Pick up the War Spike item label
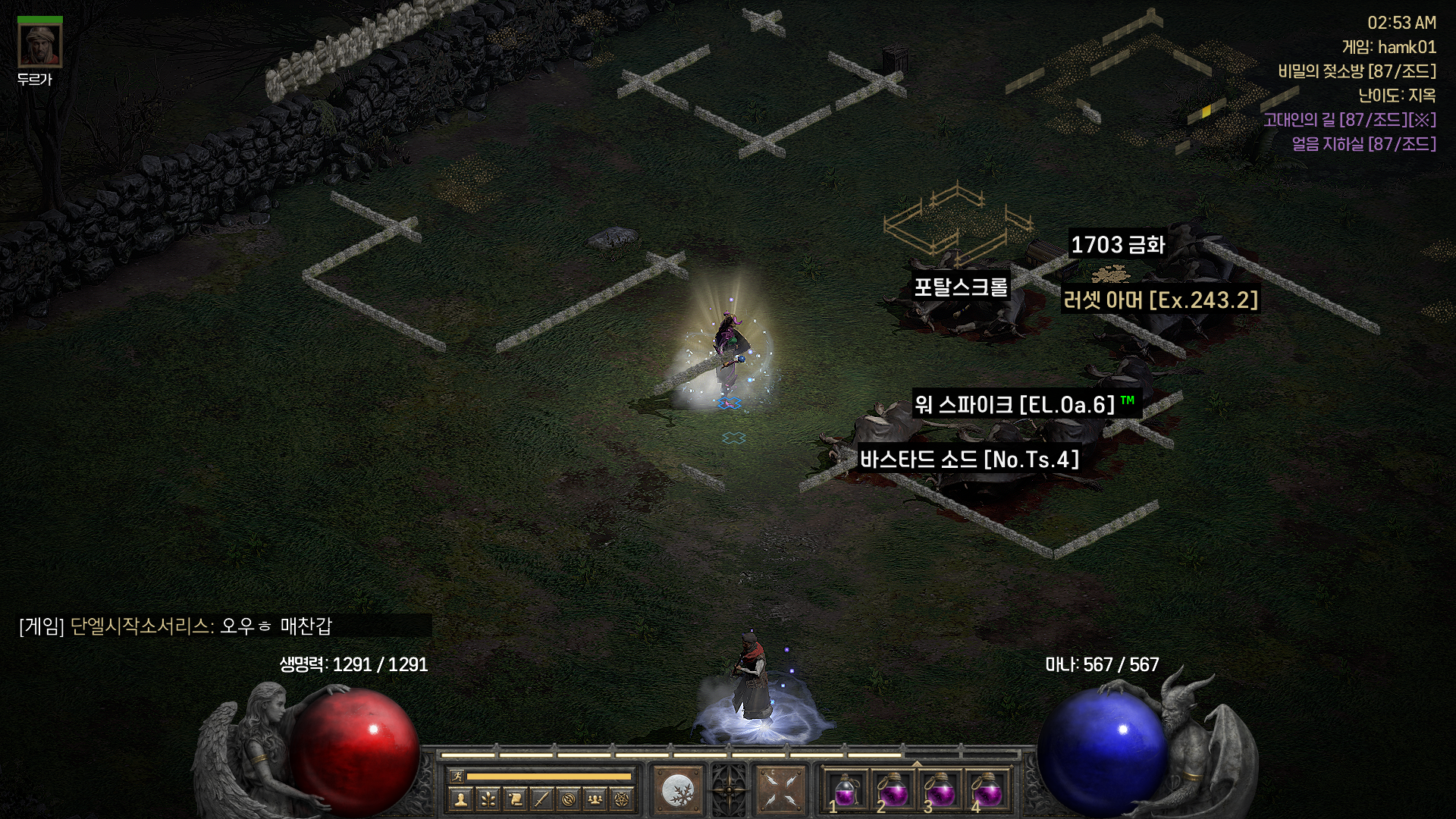 pos(1015,405)
